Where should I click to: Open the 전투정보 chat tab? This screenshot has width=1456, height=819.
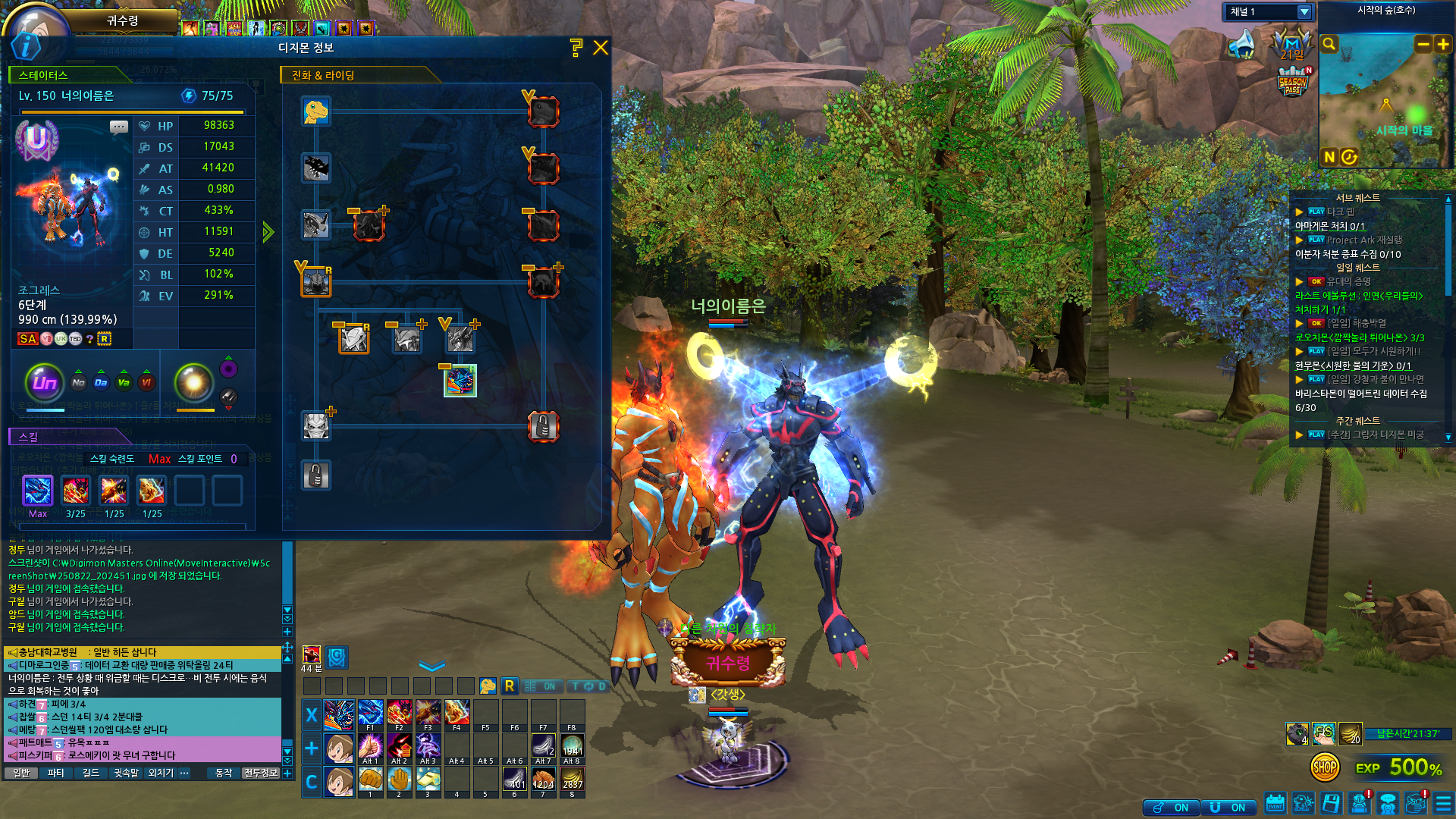261,773
